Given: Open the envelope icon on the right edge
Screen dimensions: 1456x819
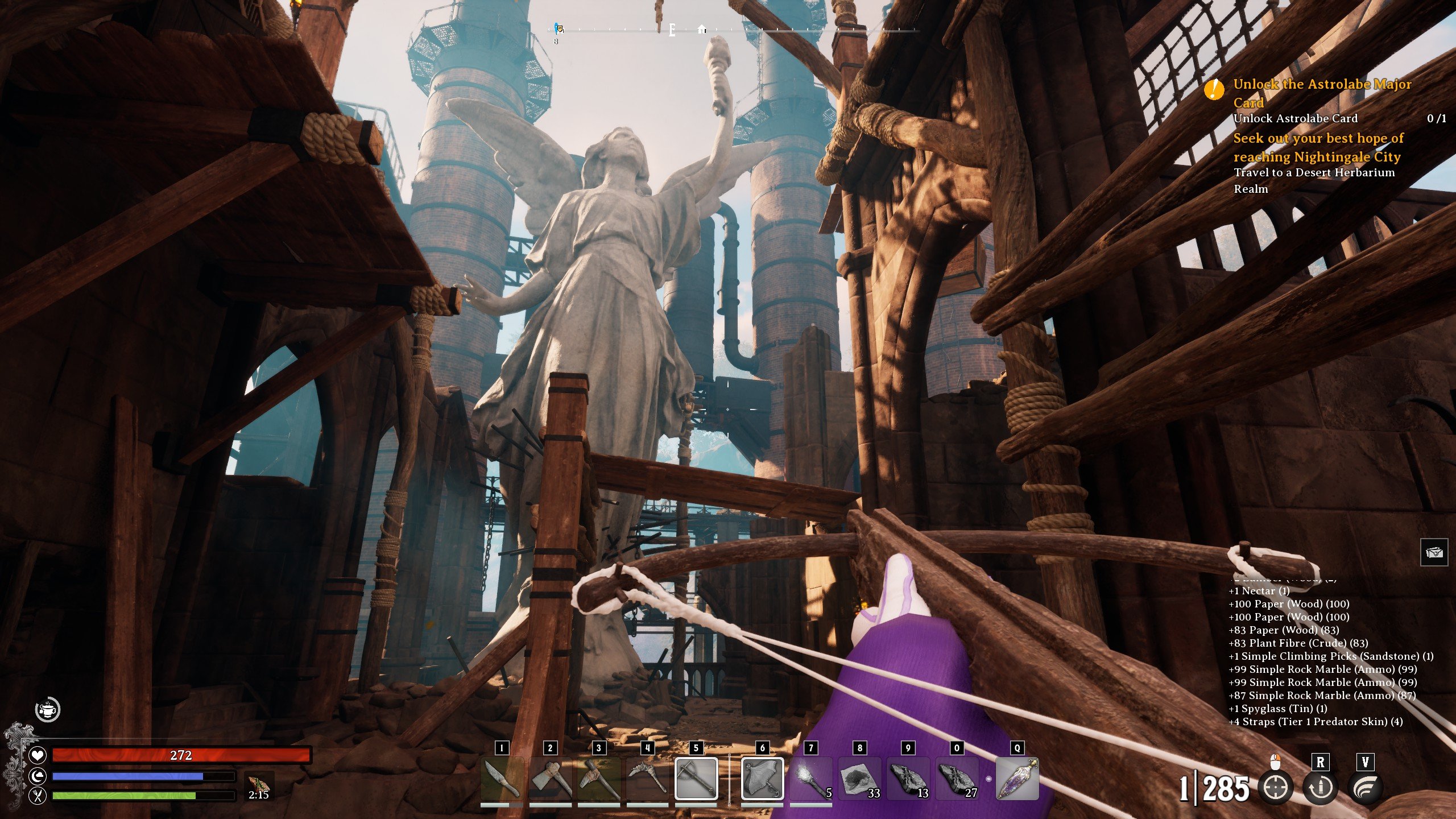Looking at the screenshot, I should pos(1434,552).
